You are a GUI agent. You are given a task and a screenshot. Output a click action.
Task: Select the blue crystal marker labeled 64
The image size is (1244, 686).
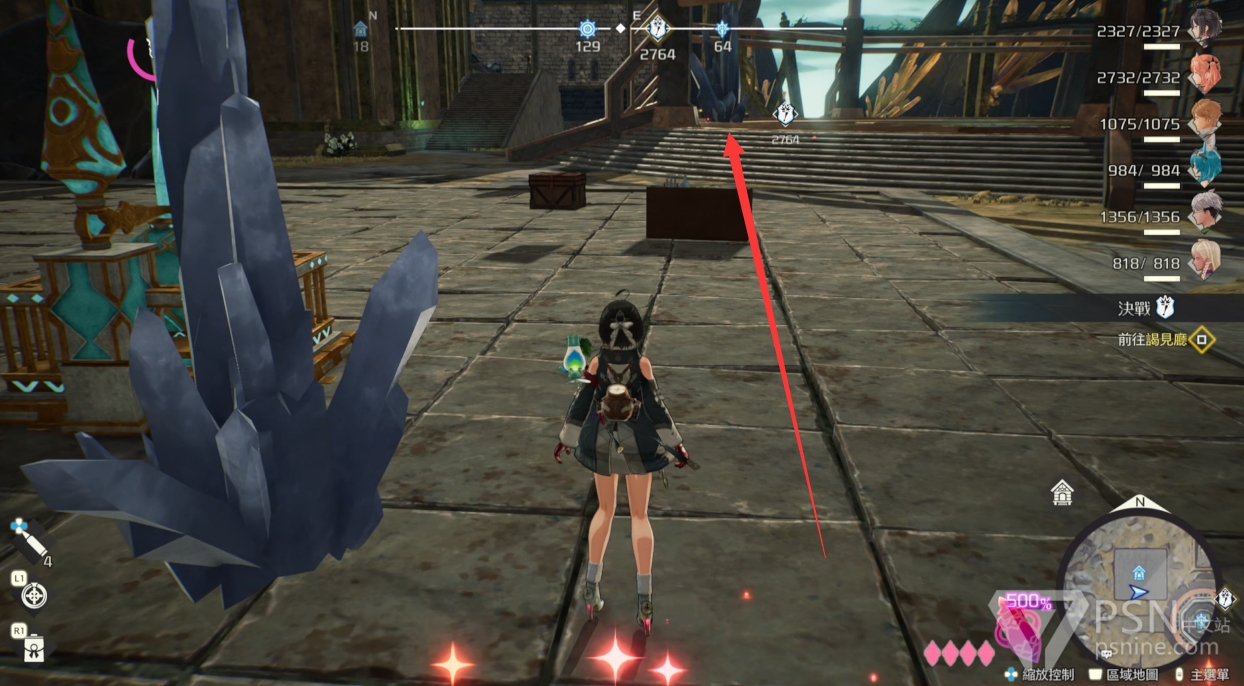click(x=722, y=29)
